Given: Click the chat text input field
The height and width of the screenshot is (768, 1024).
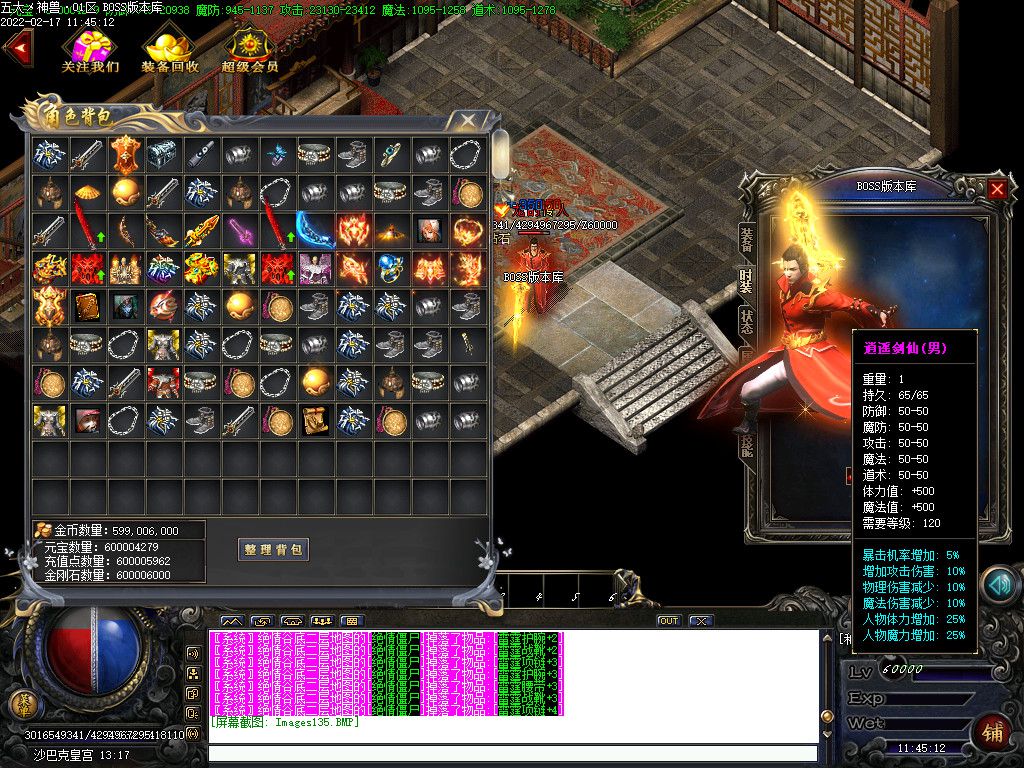Looking at the screenshot, I should coord(512,754).
